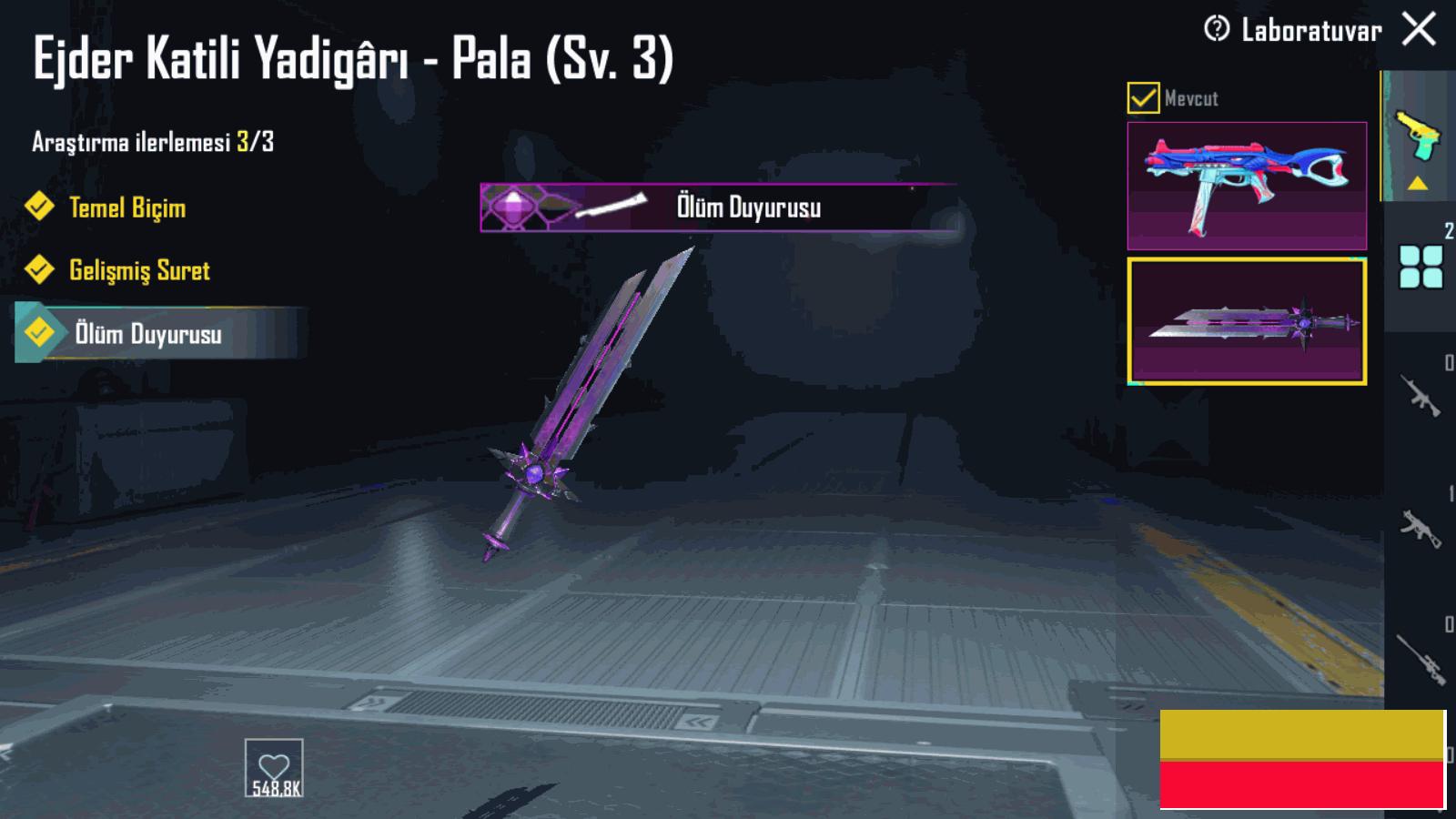Close the Laboratuvar screen
The image size is (1456, 819).
point(1419,29)
